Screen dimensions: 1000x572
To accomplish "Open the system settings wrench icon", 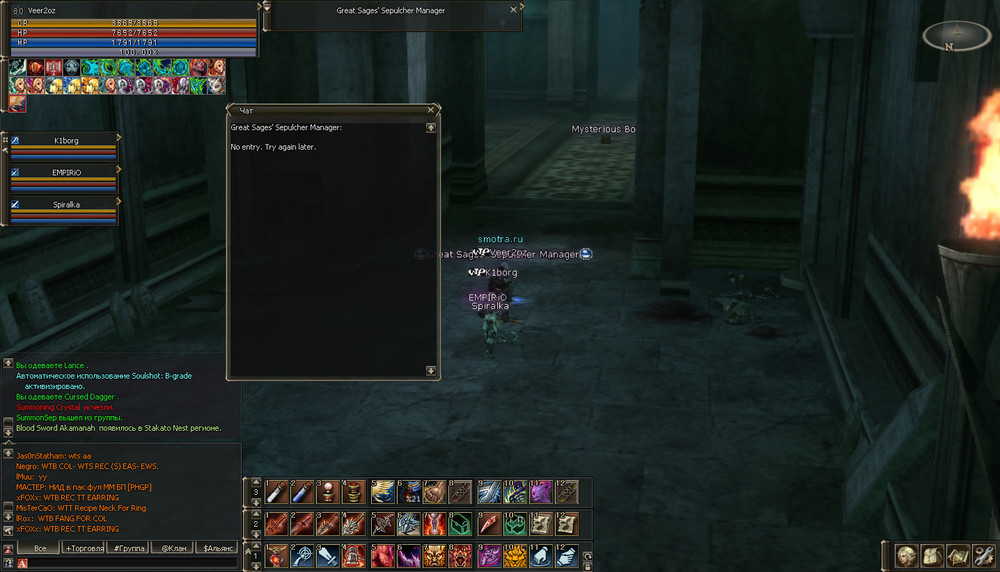I will coord(982,555).
